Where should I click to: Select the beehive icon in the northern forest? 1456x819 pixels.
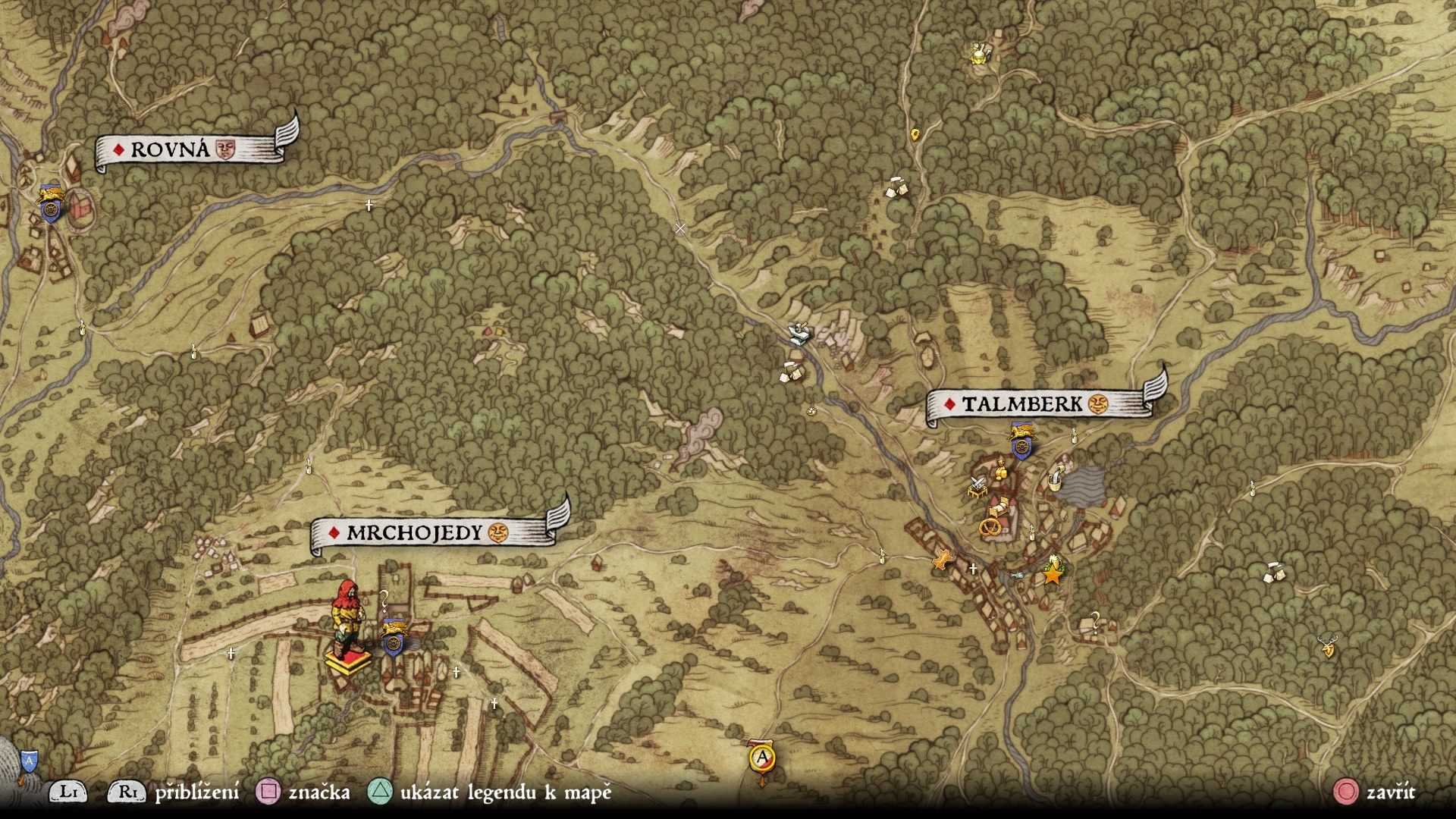tap(977, 53)
